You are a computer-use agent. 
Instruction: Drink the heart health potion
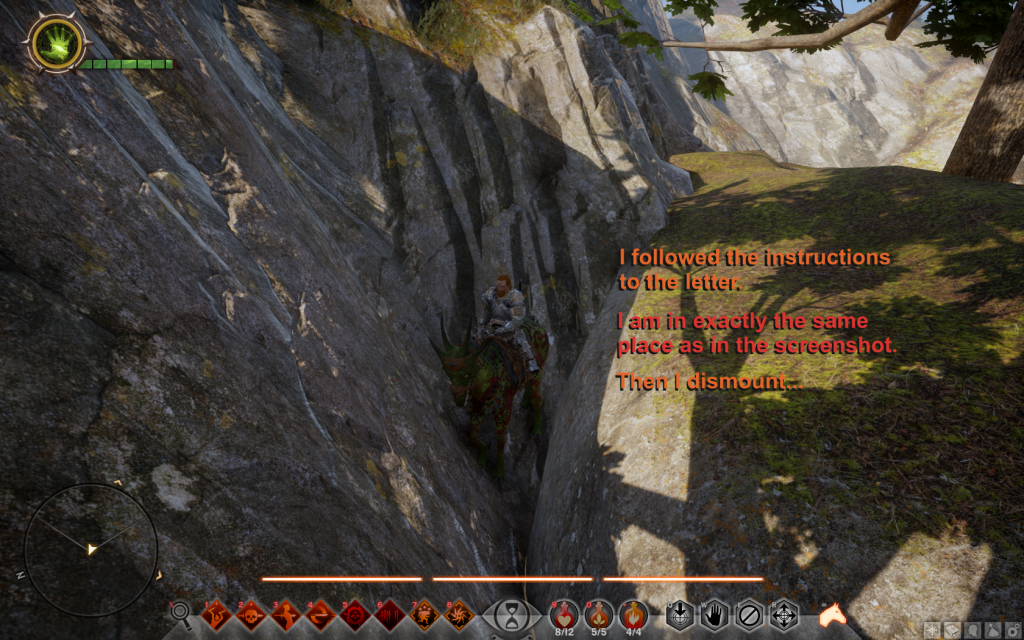(x=564, y=612)
